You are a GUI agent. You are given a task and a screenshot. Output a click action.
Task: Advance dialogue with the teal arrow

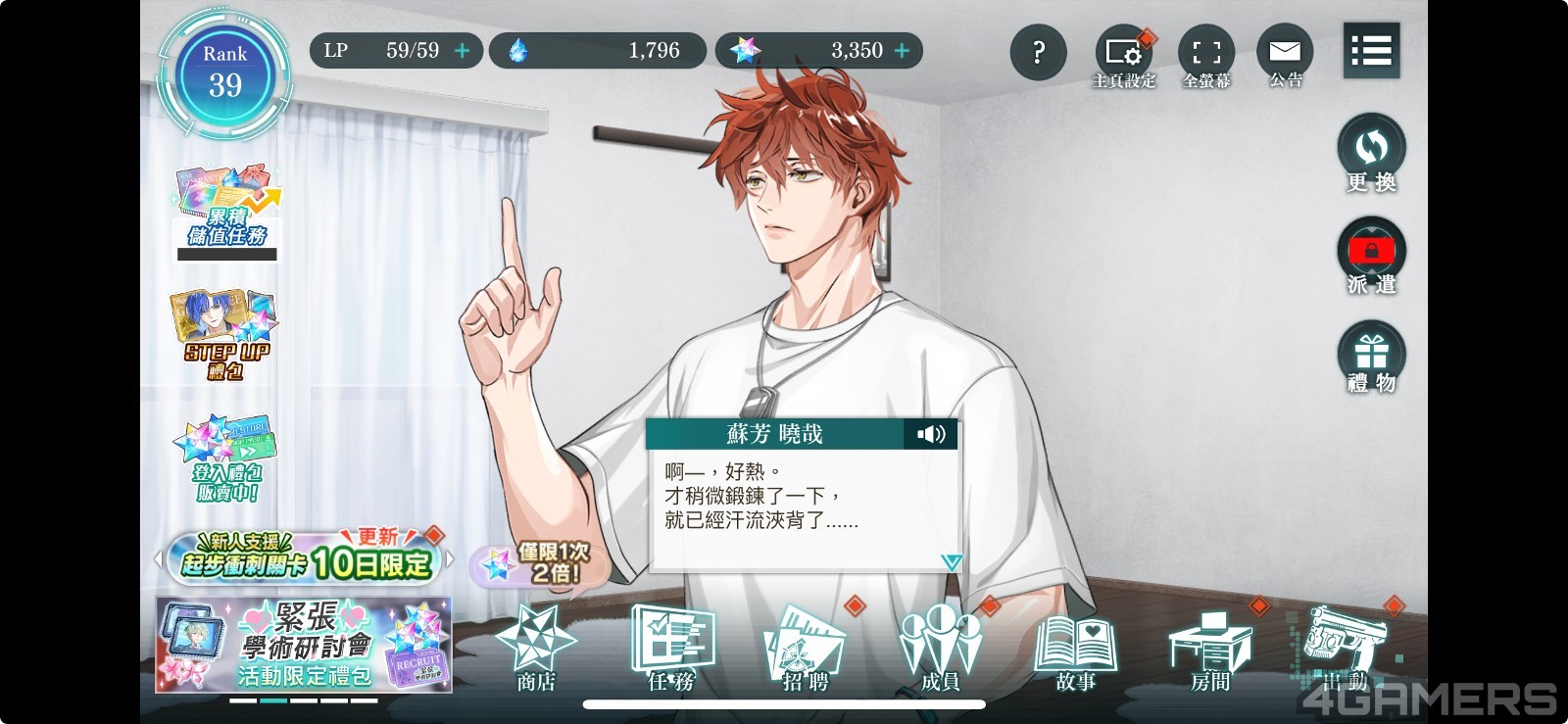951,561
